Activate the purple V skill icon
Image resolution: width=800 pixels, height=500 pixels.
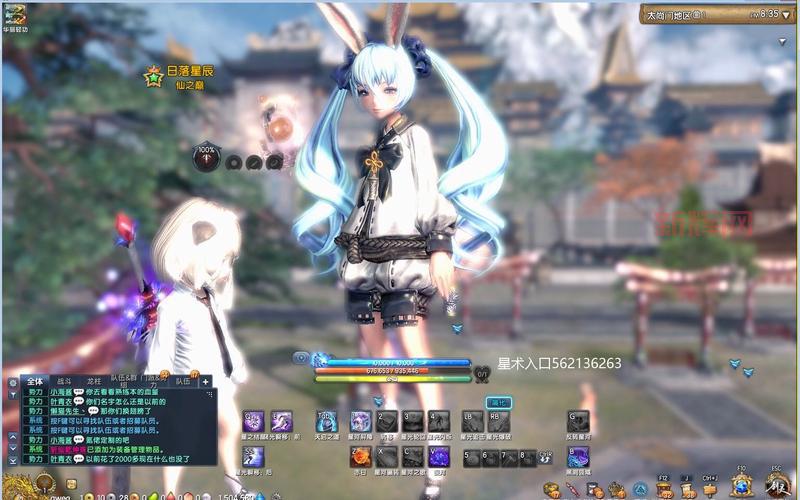439,457
